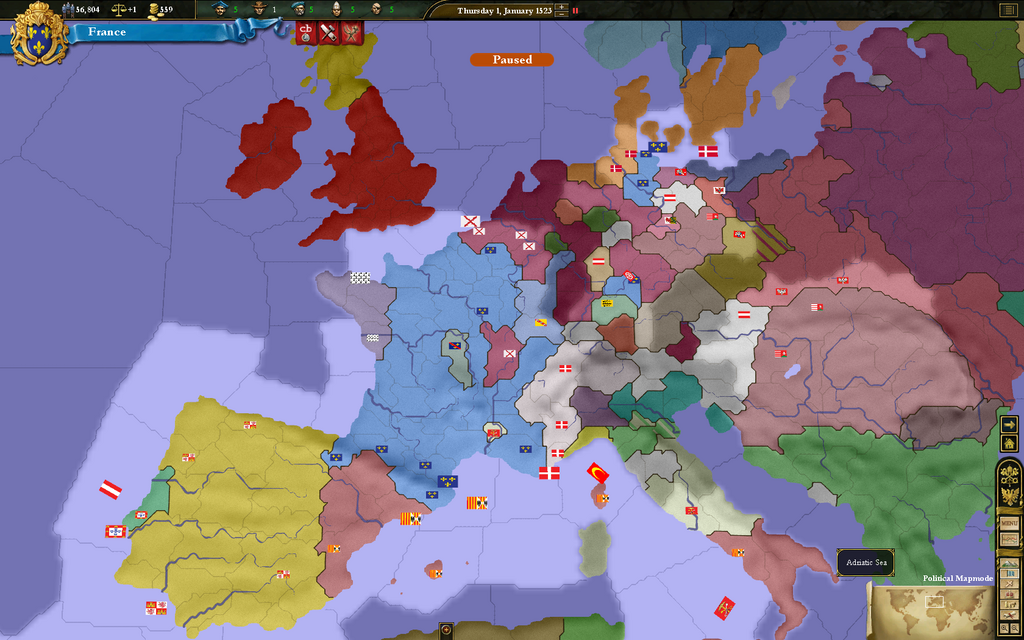Open the MENU button
Screen dimensions: 1024x640
coord(1010,523)
